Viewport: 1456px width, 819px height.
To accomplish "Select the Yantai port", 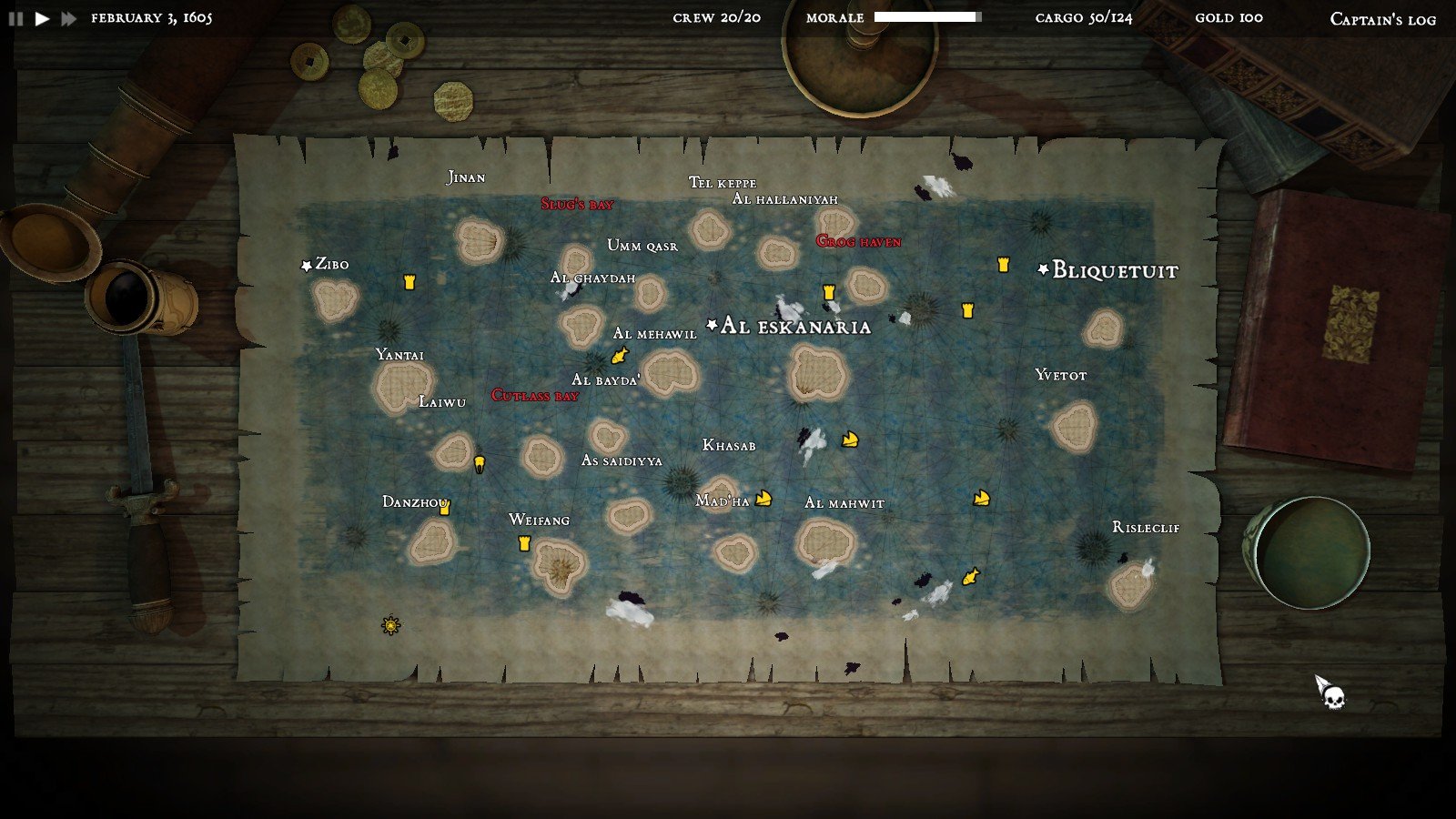I will click(x=399, y=355).
